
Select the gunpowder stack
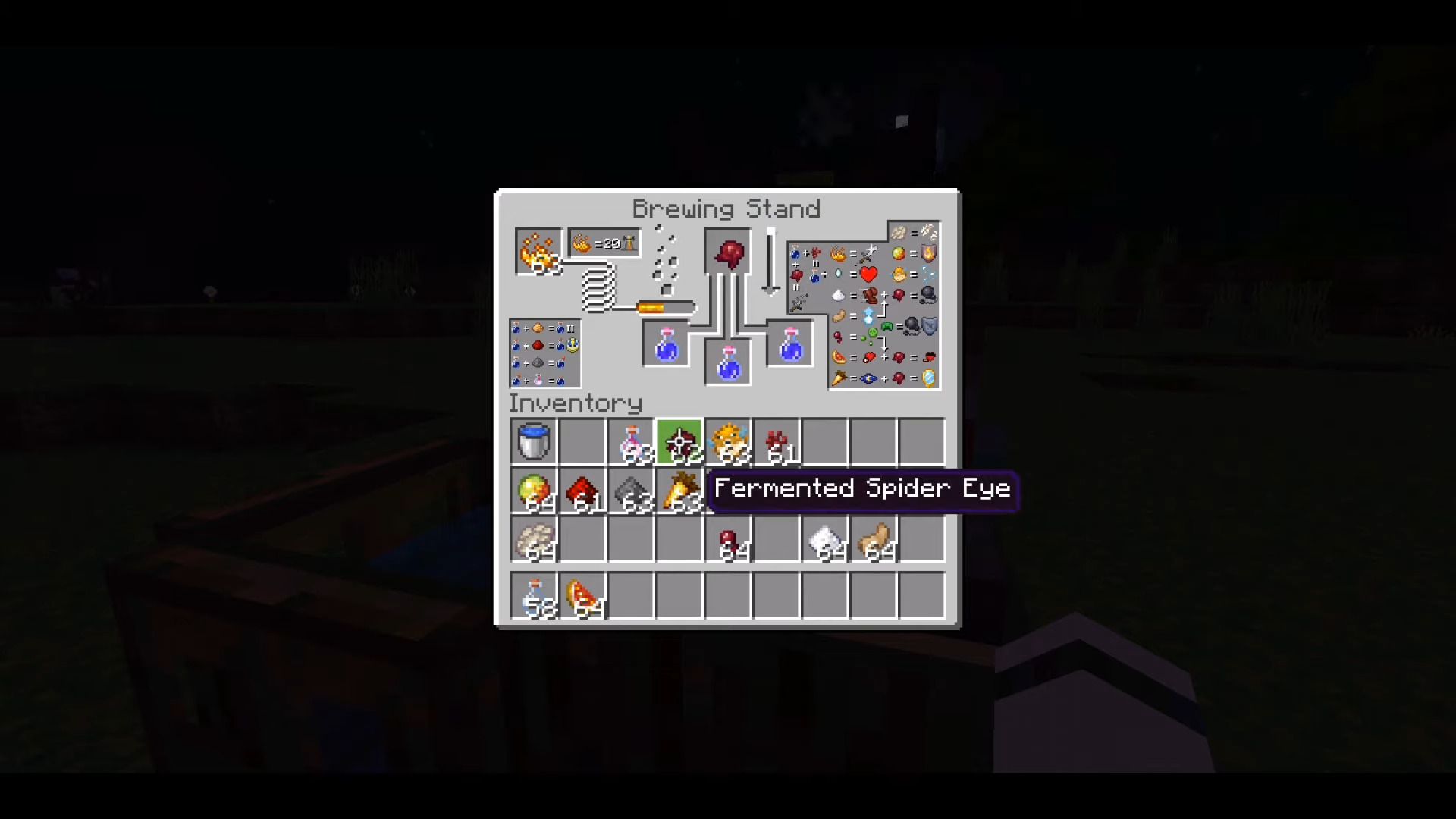tap(632, 491)
